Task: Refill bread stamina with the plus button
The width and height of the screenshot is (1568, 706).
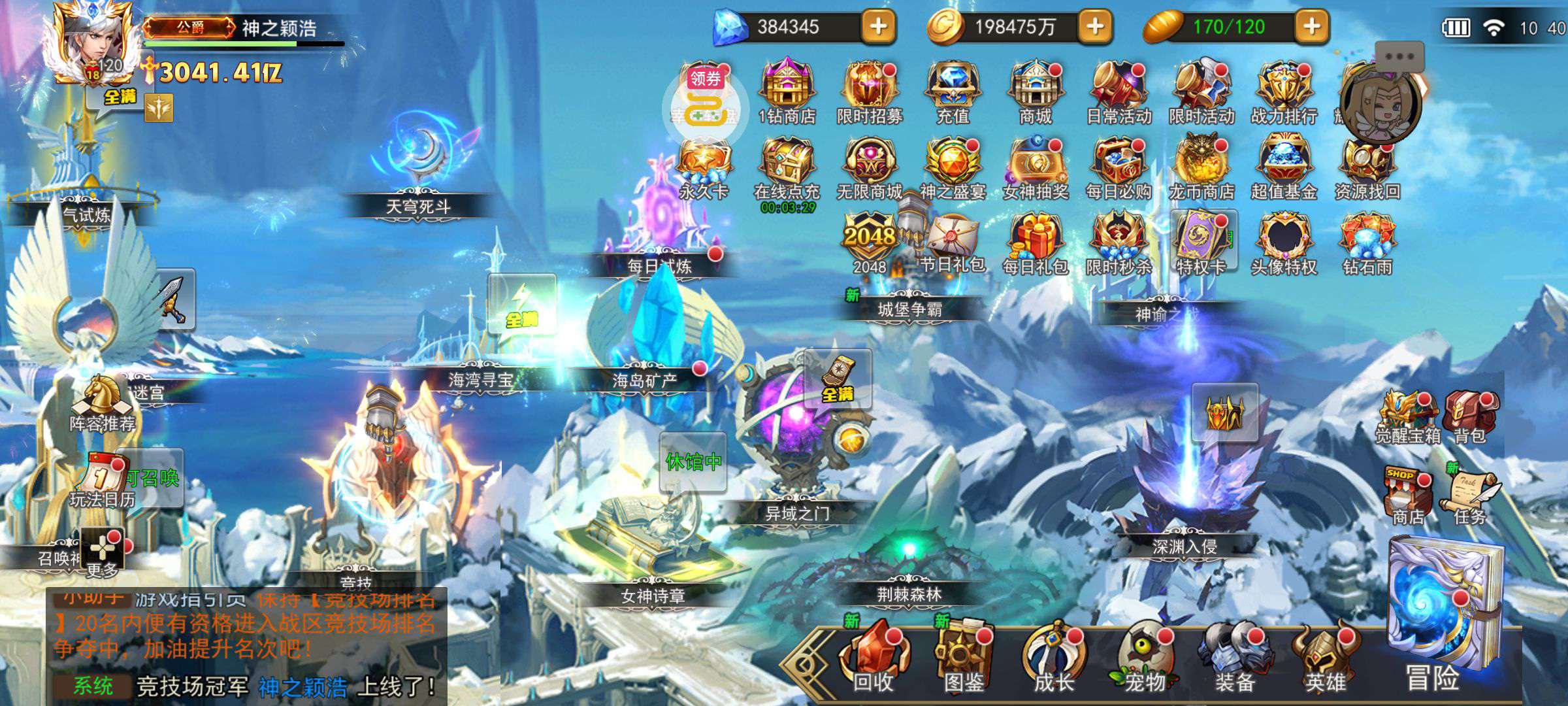Action: pyautogui.click(x=1312, y=27)
